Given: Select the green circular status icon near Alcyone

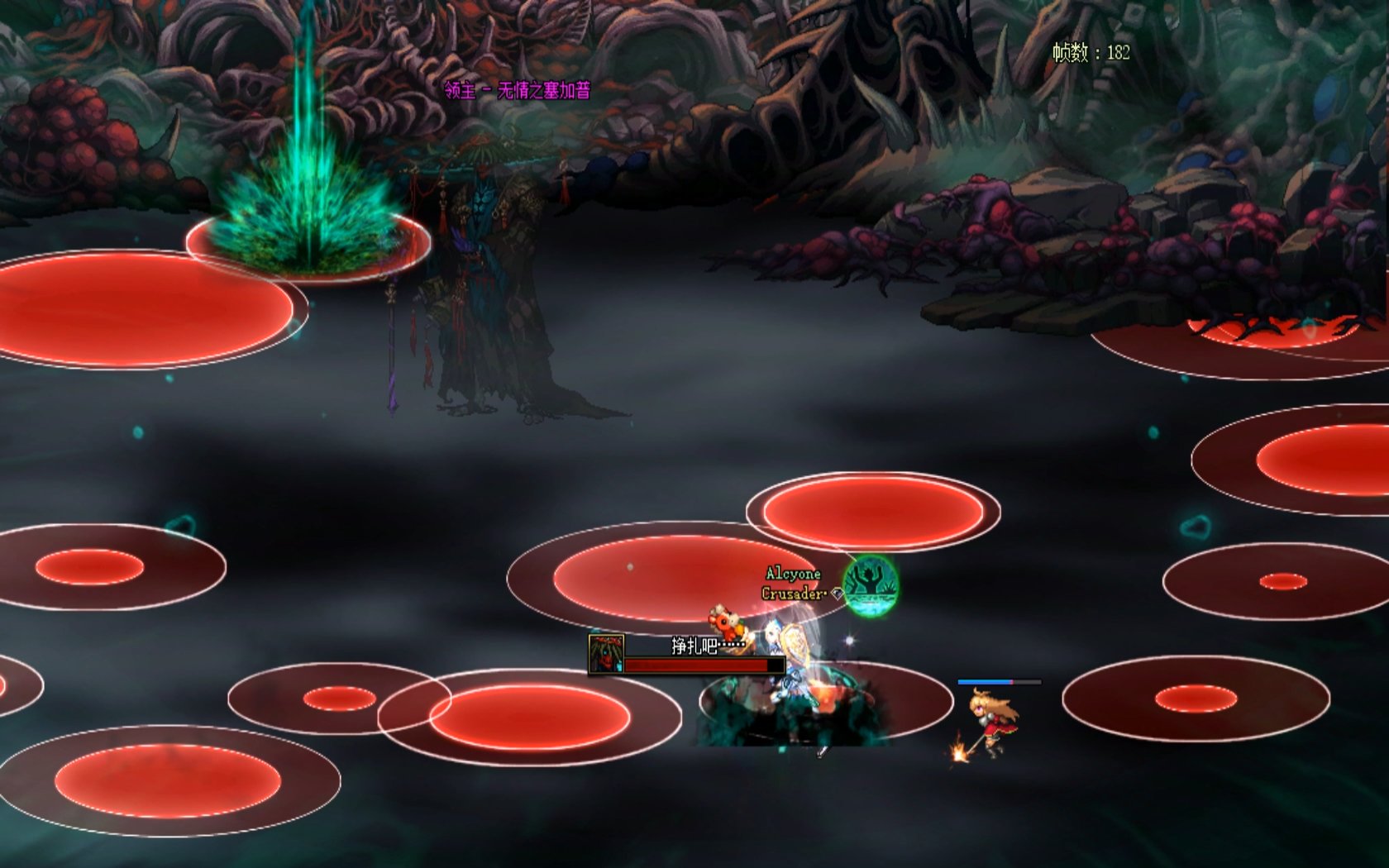Looking at the screenshot, I should 871,585.
